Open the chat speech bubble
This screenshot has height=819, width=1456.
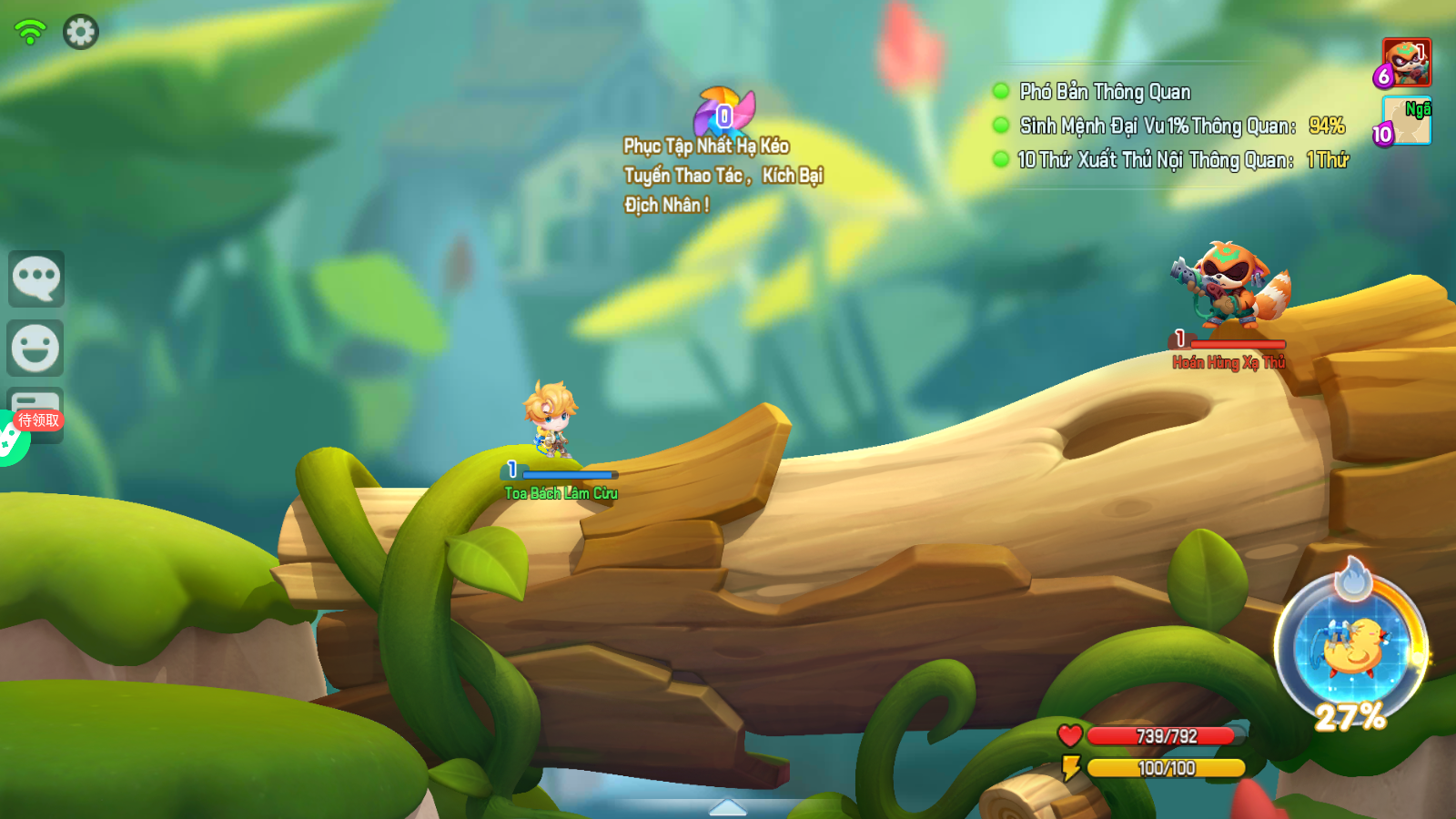36,278
